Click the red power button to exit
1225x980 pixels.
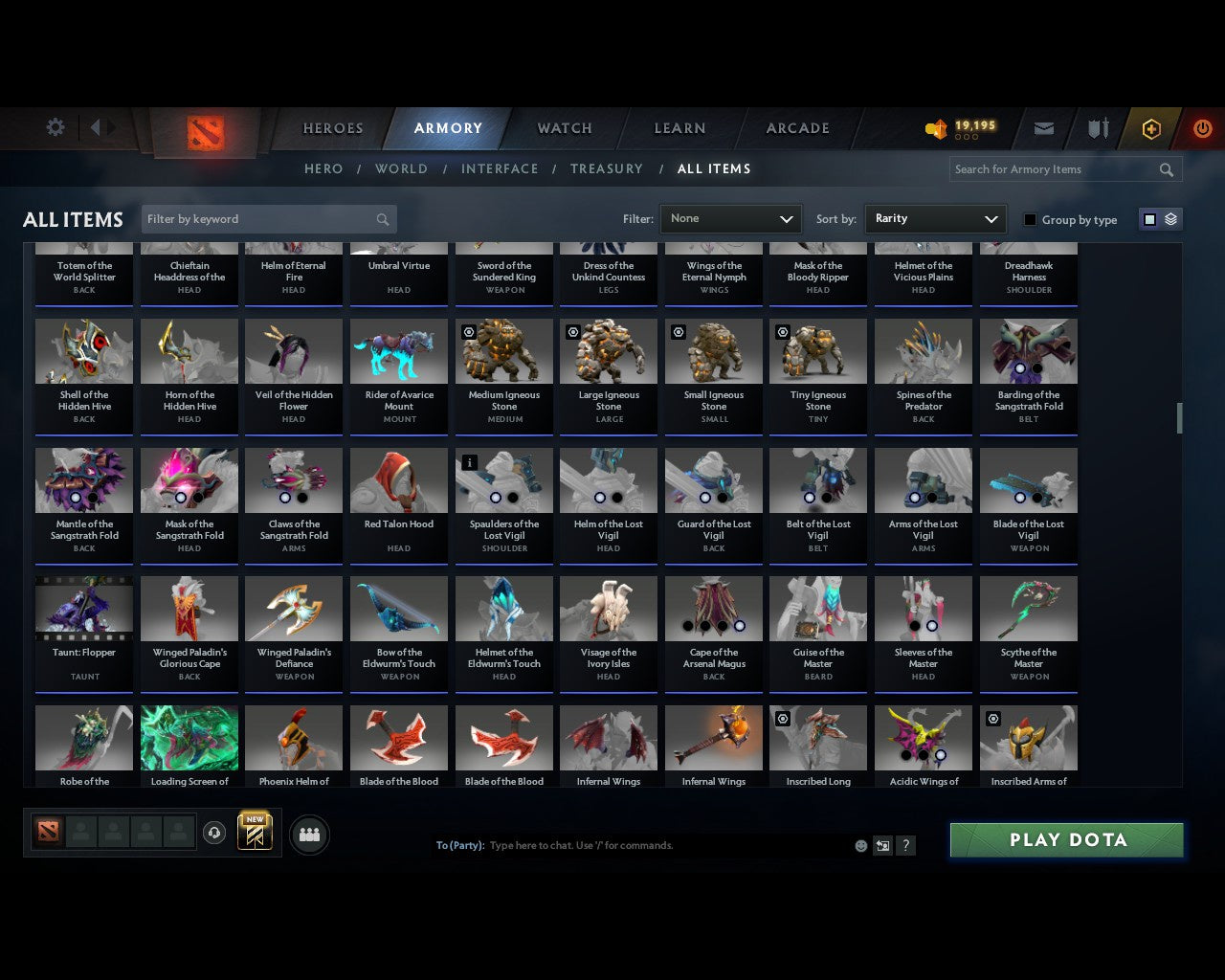pyautogui.click(x=1202, y=128)
